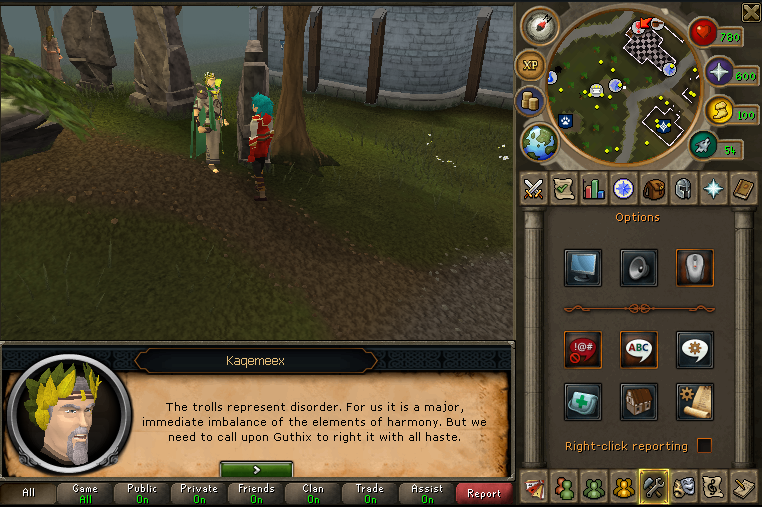Switch to the bar-chart skills tab
762x507 pixels.
click(594, 188)
